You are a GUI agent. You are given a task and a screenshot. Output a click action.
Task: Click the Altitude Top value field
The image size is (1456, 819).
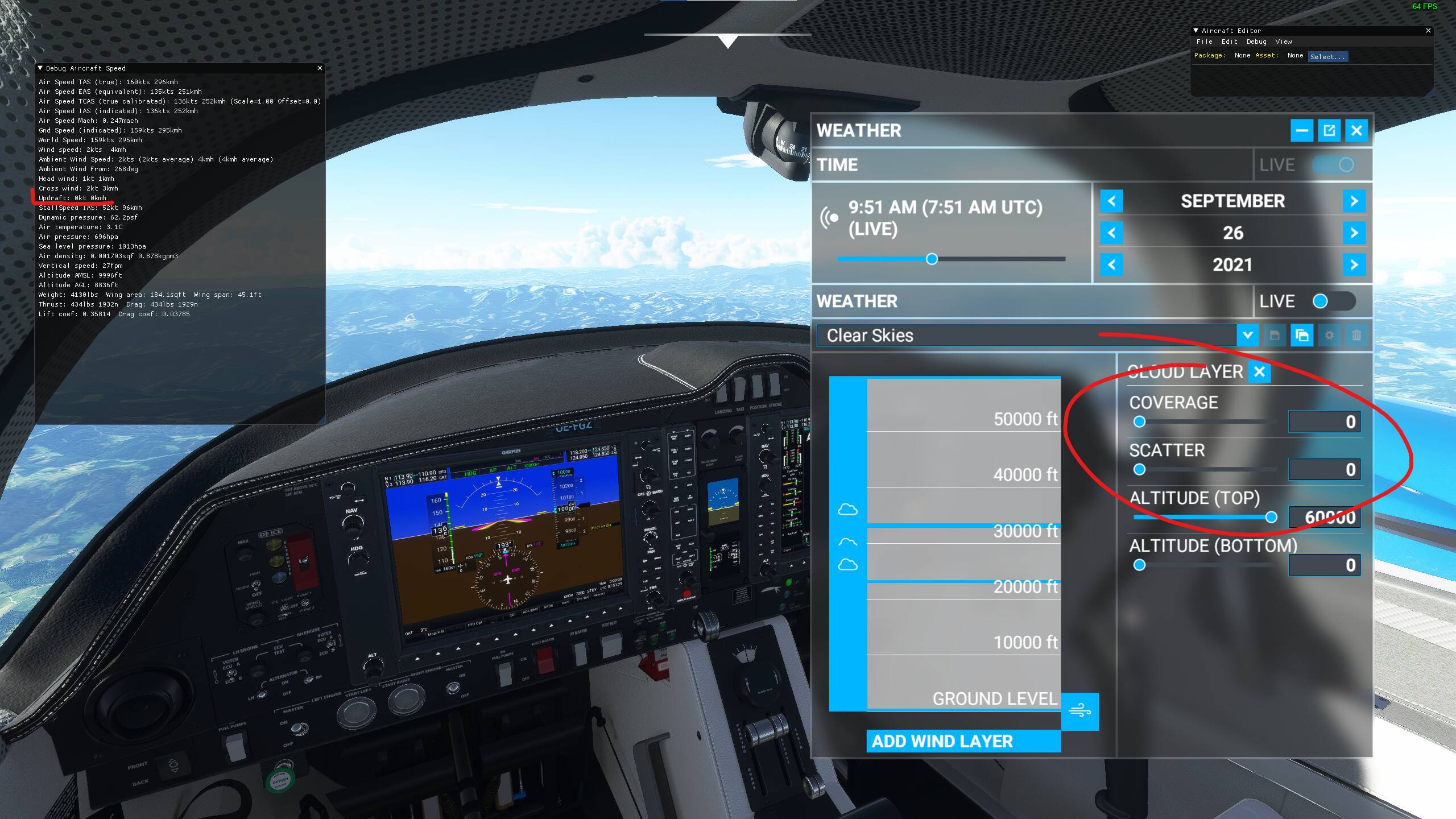1325,516
